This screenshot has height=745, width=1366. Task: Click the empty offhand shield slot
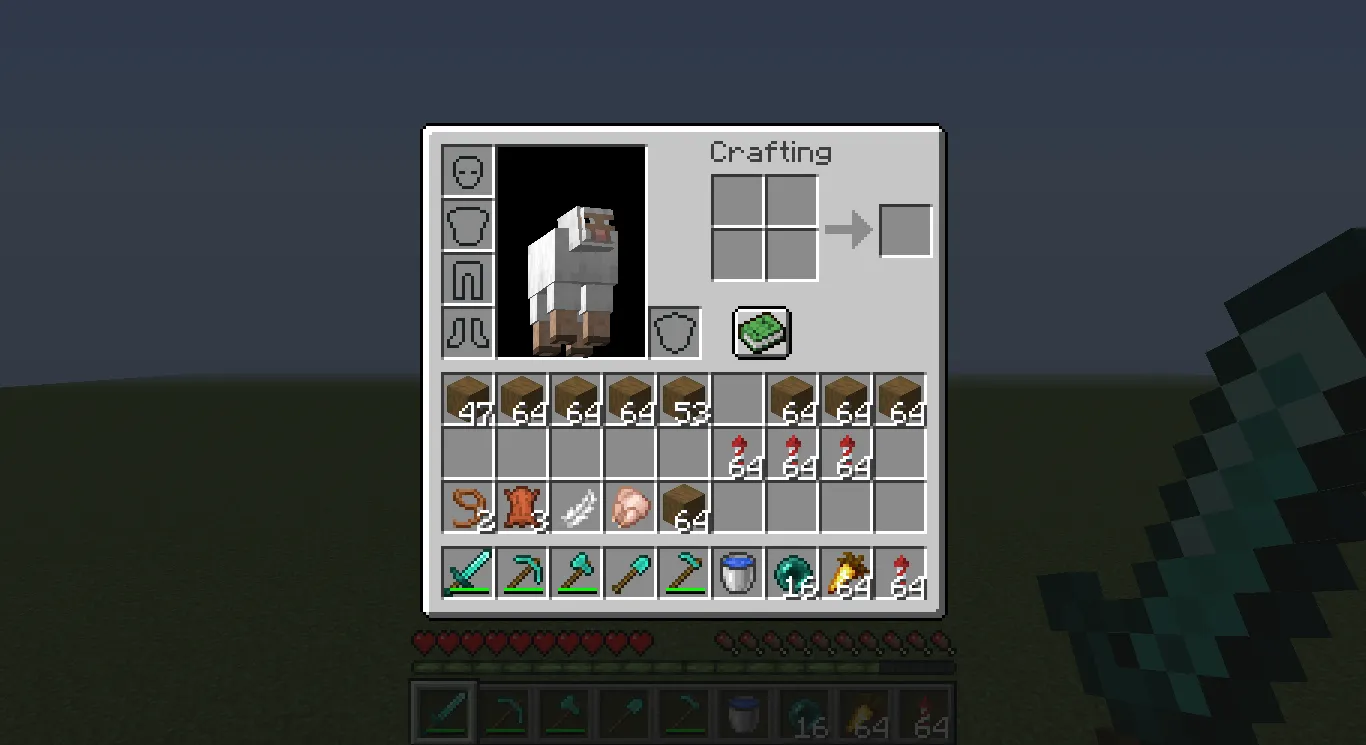click(x=674, y=332)
